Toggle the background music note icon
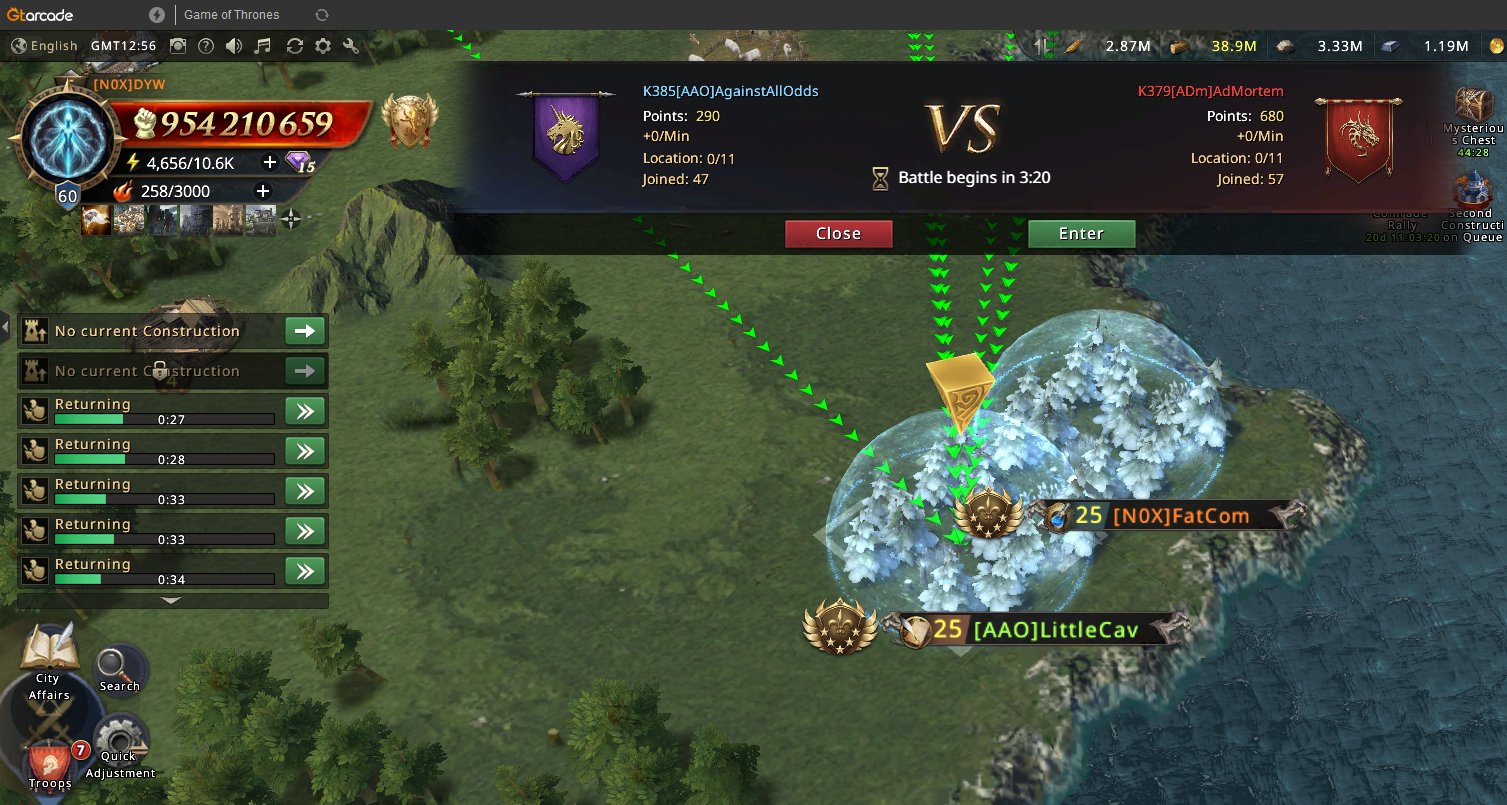The image size is (1507, 805). tap(263, 46)
